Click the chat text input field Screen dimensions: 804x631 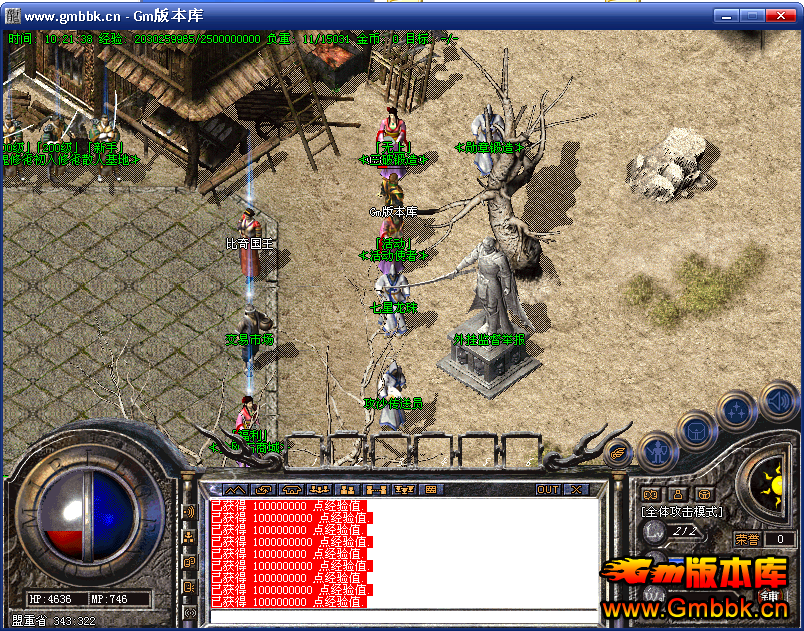[400, 616]
